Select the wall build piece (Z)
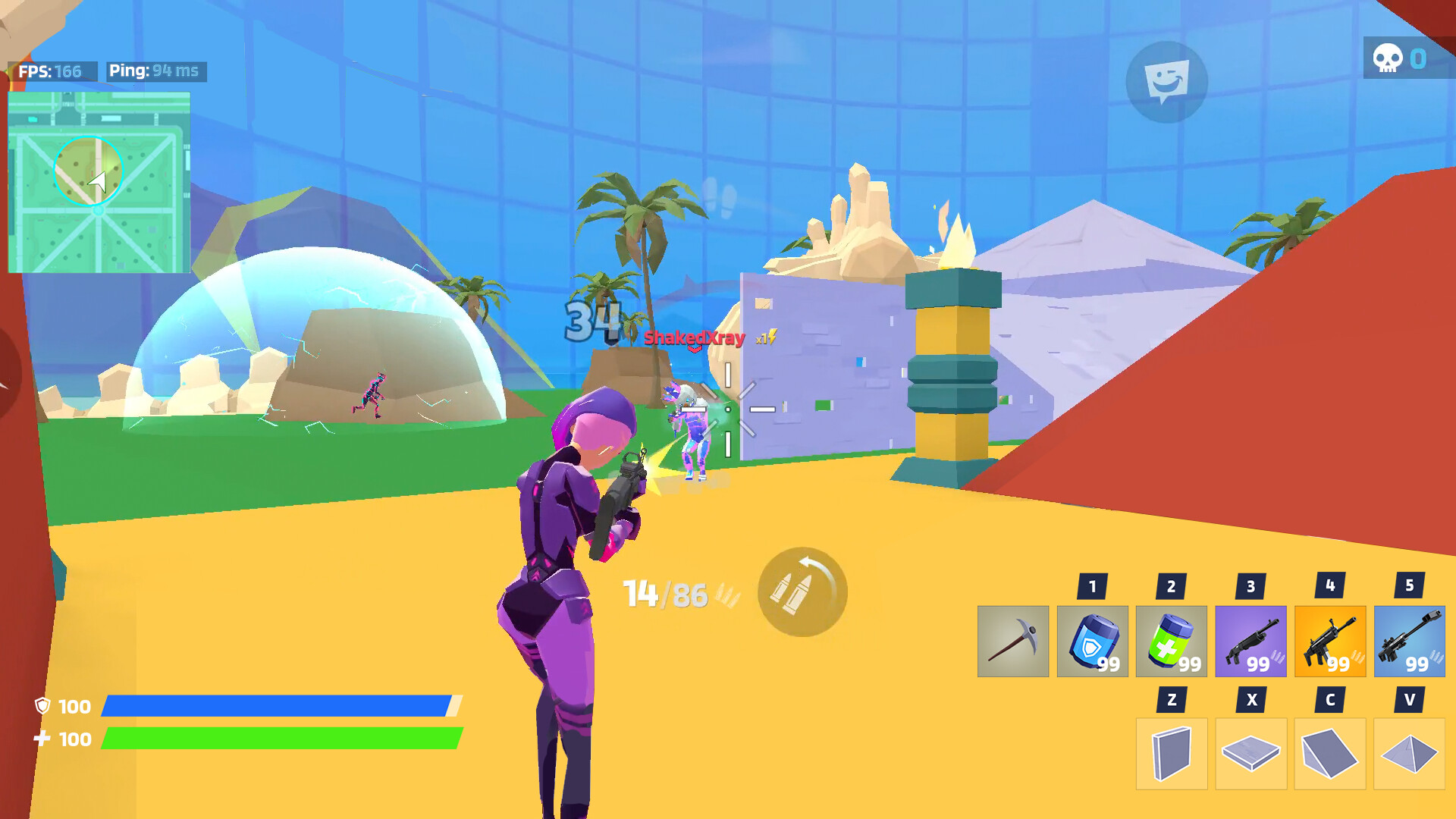1456x819 pixels. (x=1173, y=755)
